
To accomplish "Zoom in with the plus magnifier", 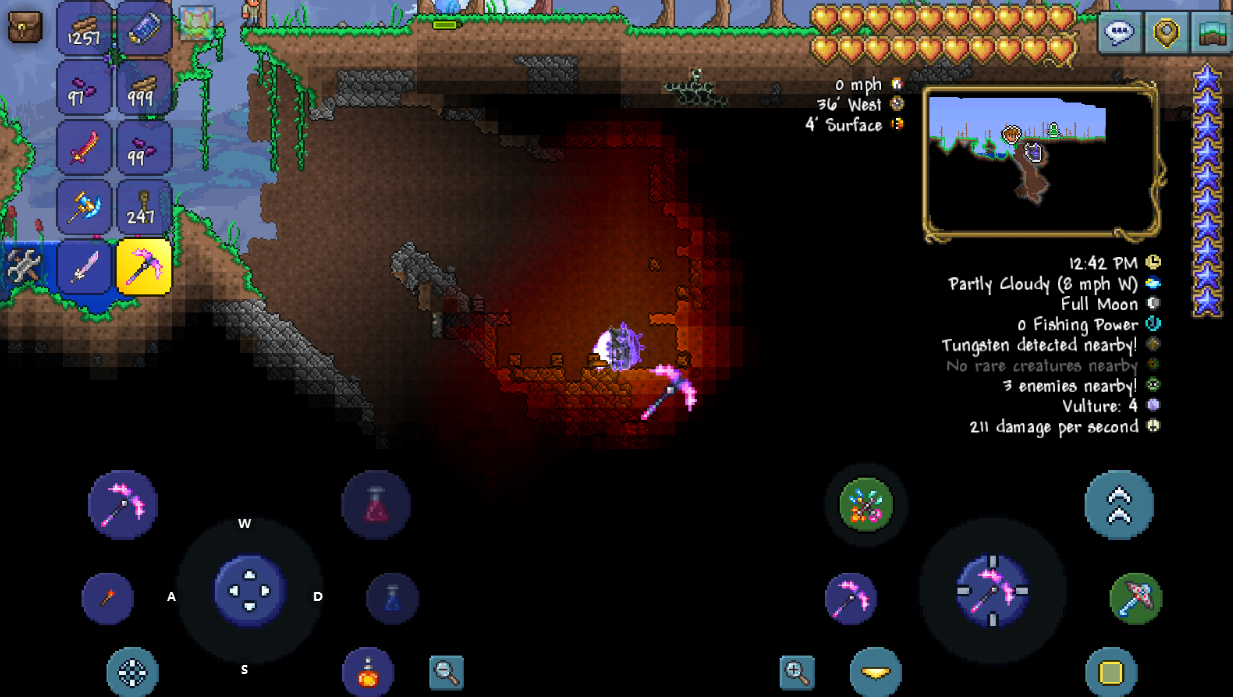I will [x=797, y=672].
